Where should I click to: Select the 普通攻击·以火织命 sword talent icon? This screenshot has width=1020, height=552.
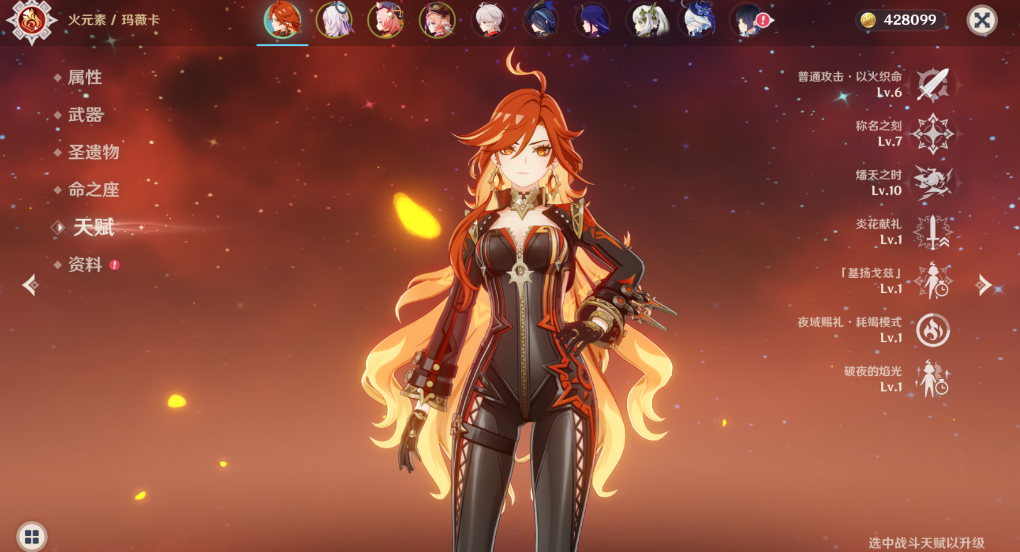(x=933, y=85)
